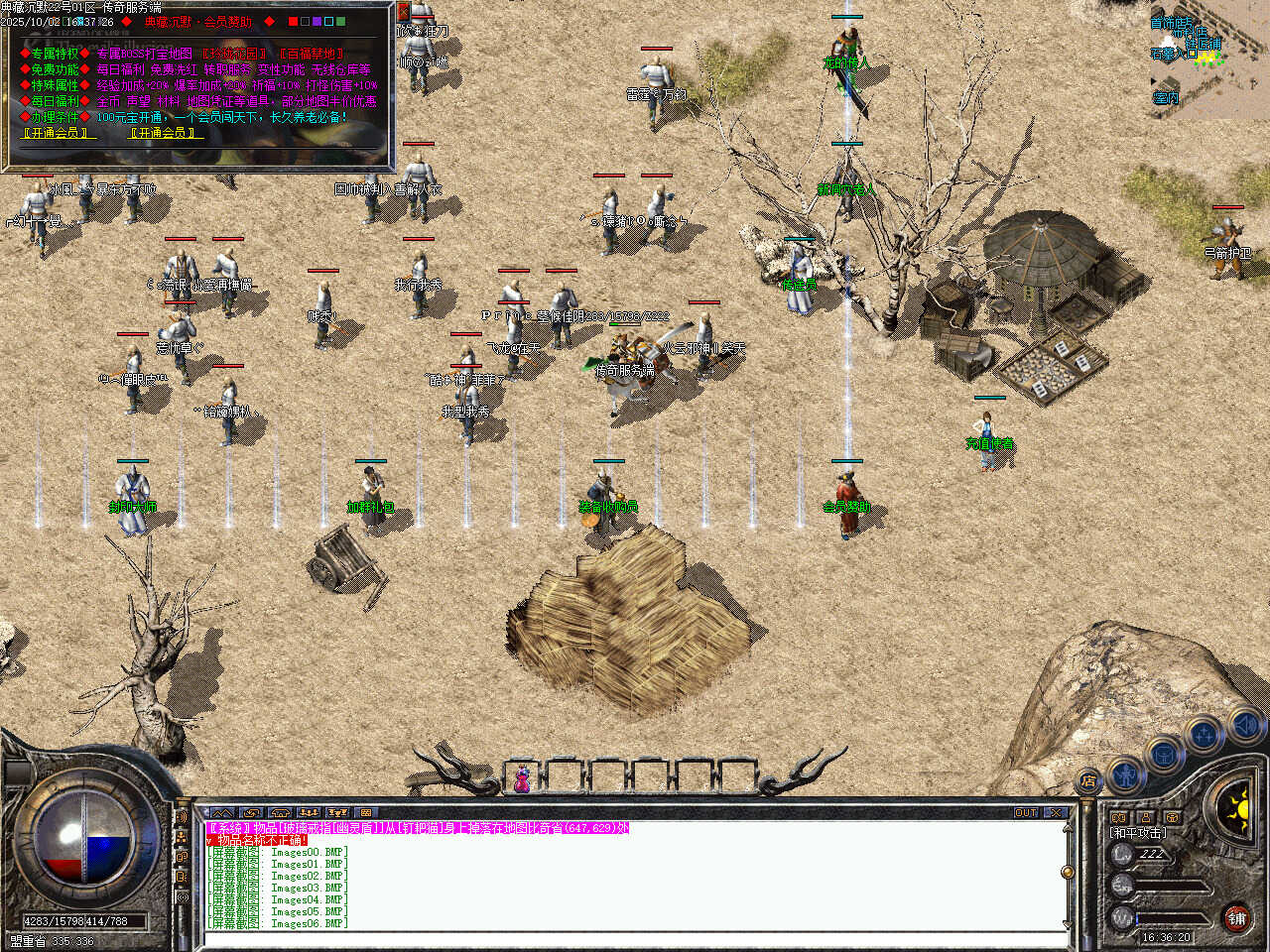Viewport: 1270px width, 952px height.
Task: Toggle sound with the speaker button
Action: click(1244, 726)
